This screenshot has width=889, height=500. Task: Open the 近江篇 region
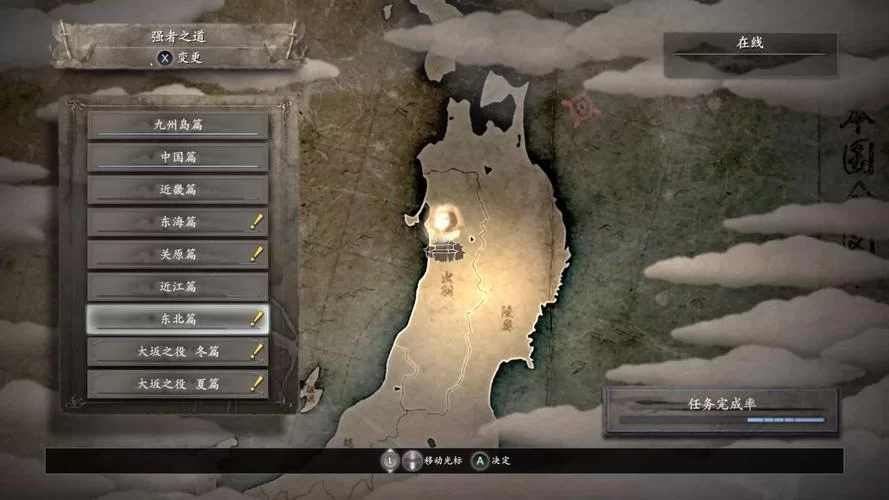[x=178, y=286]
